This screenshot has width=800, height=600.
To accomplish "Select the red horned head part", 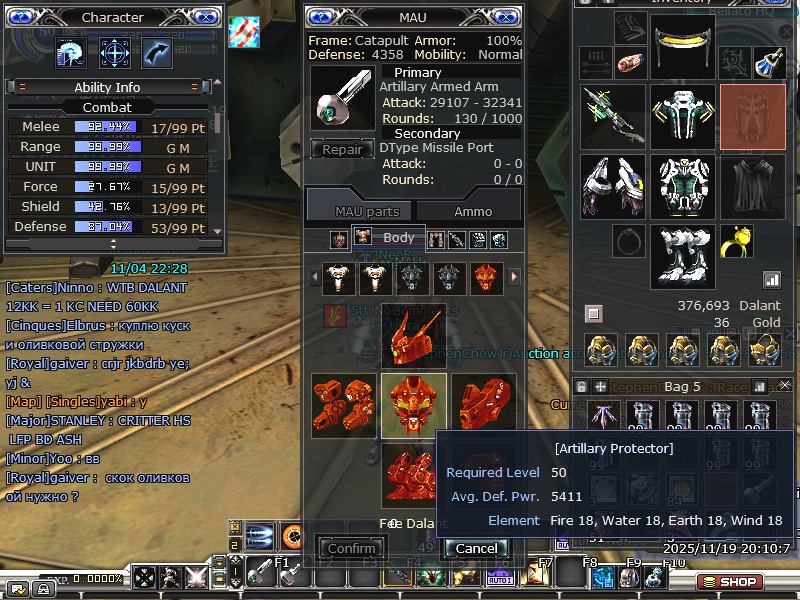I will [x=413, y=337].
